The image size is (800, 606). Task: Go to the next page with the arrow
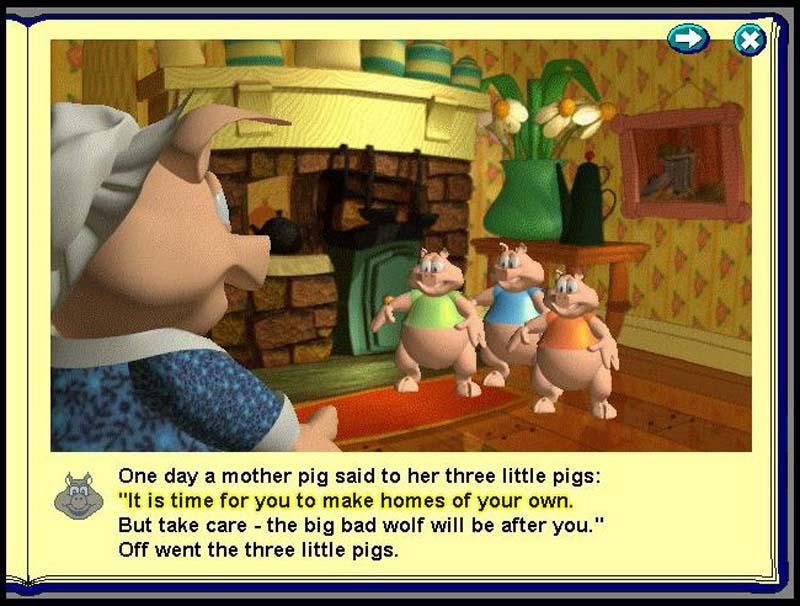coord(688,39)
